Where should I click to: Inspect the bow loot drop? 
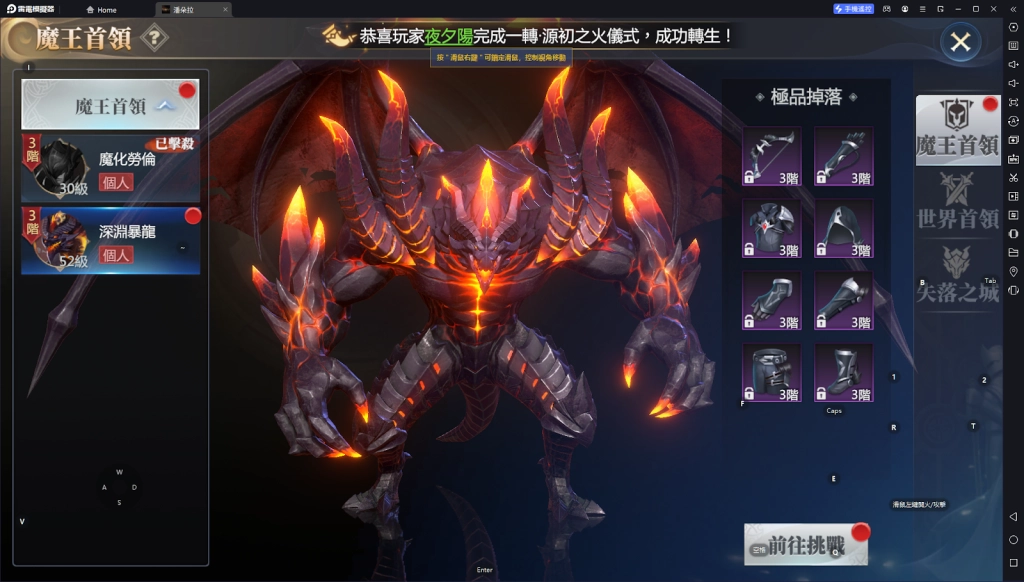point(772,156)
